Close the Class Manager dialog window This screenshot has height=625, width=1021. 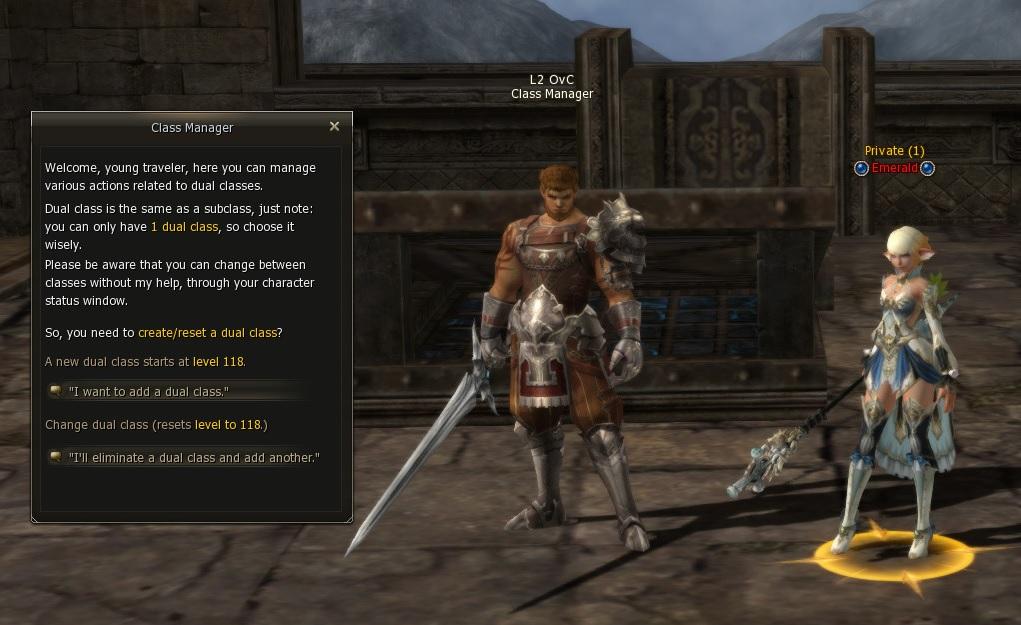(x=334, y=127)
